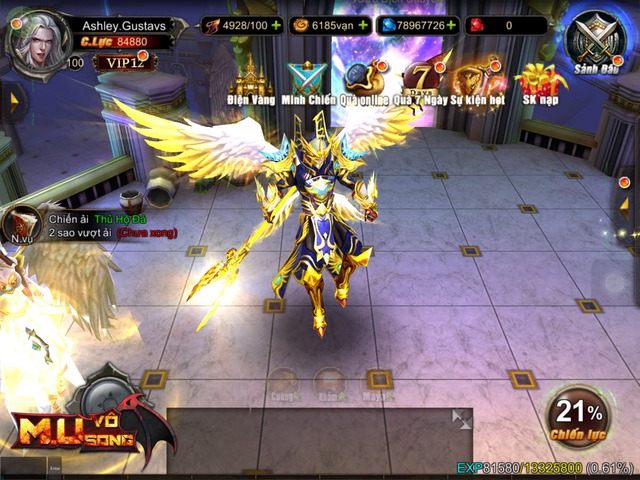Open the Sảnh Đấu arena emblem
The width and height of the screenshot is (640, 480).
pos(596,42)
